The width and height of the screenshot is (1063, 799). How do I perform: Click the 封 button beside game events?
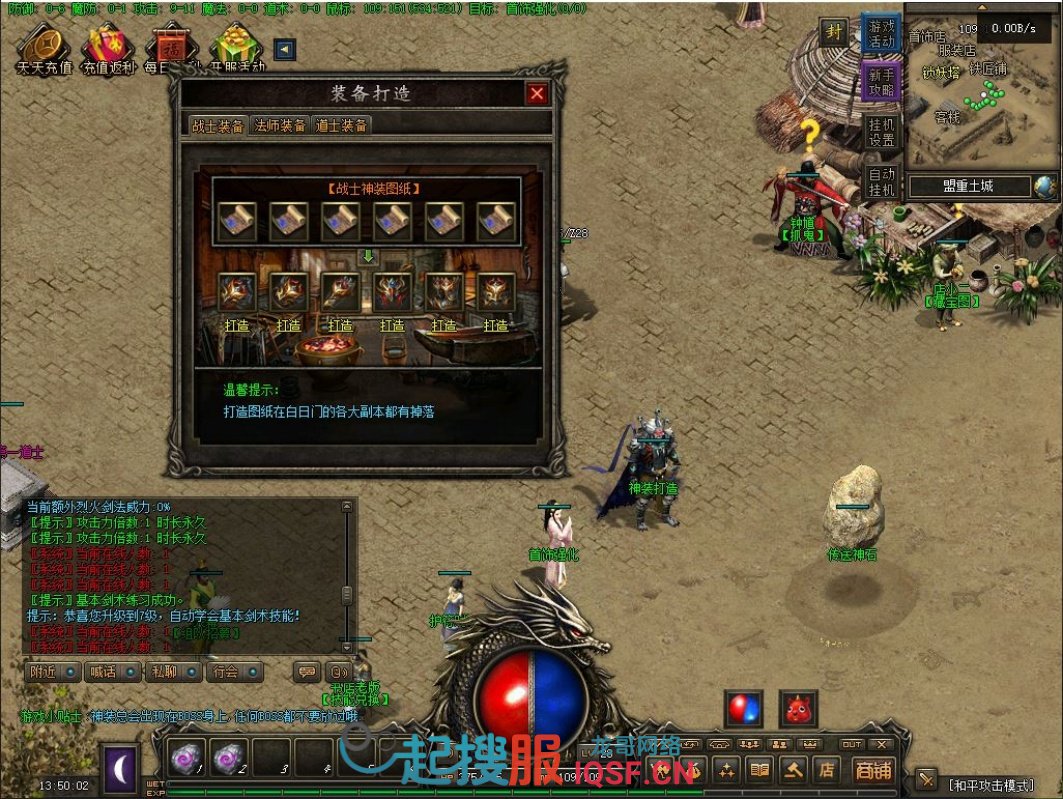point(834,32)
